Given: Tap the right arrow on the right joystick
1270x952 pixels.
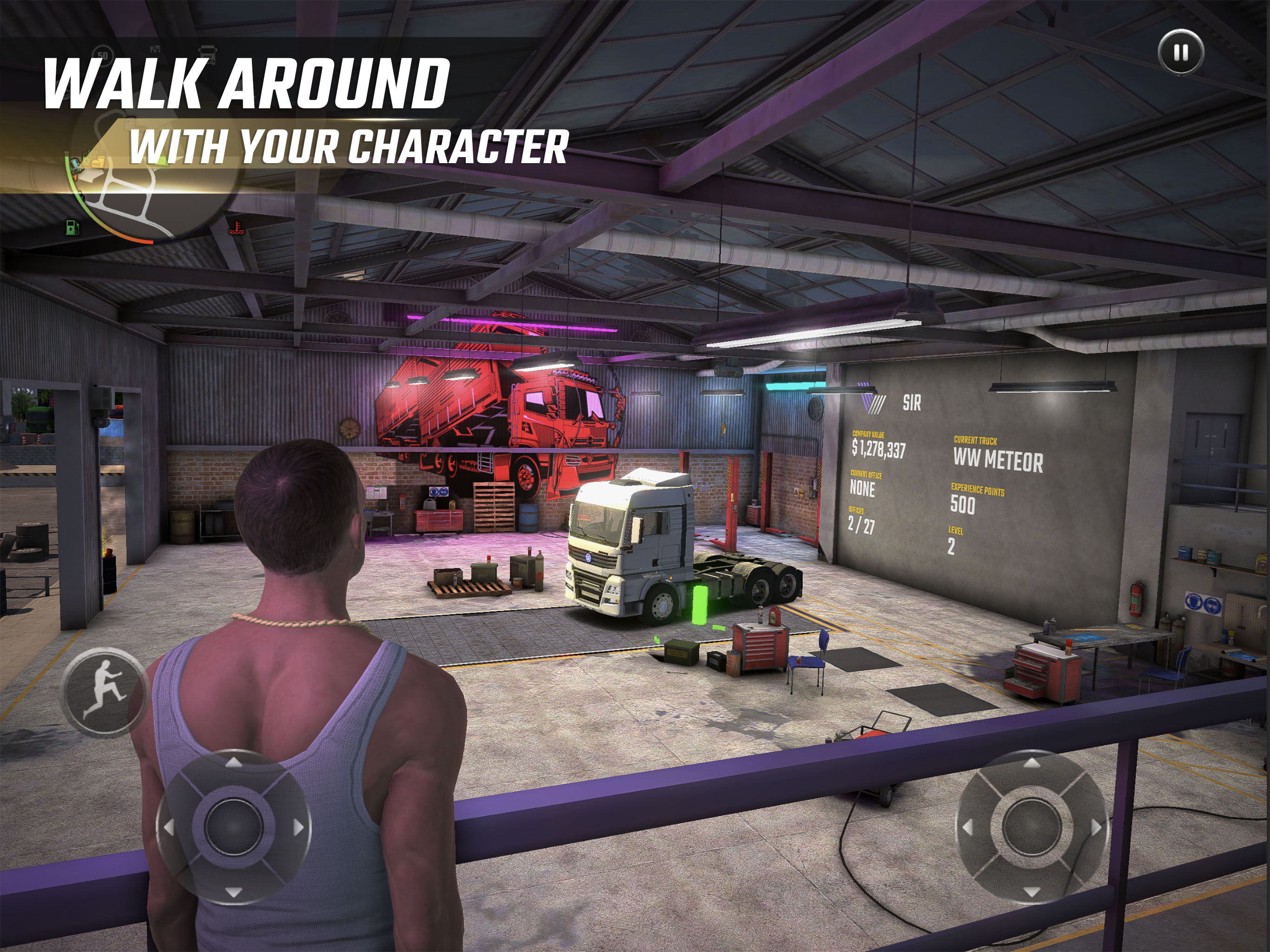Looking at the screenshot, I should 1096,827.
